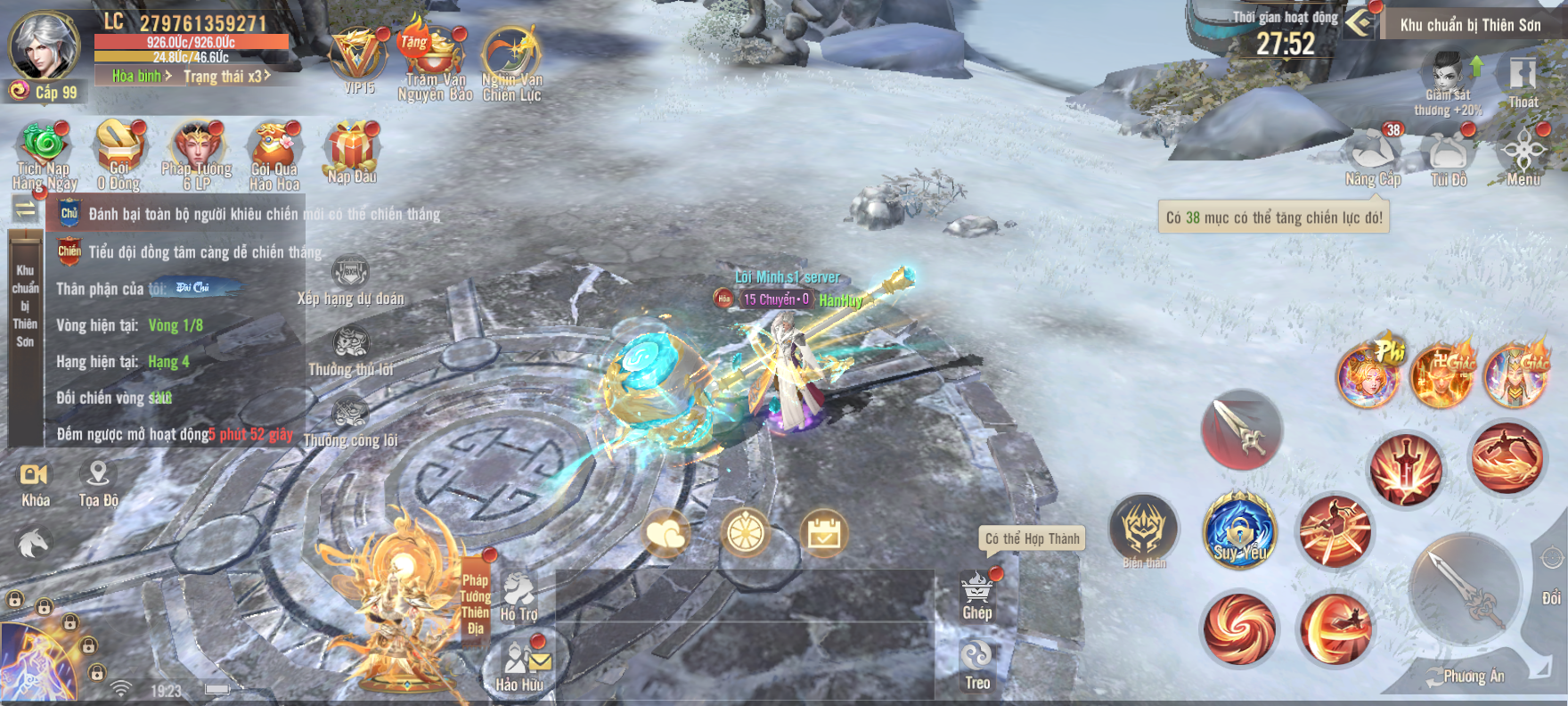This screenshot has height=706, width=1568.
Task: Open the main Menu
Action: point(1523,156)
